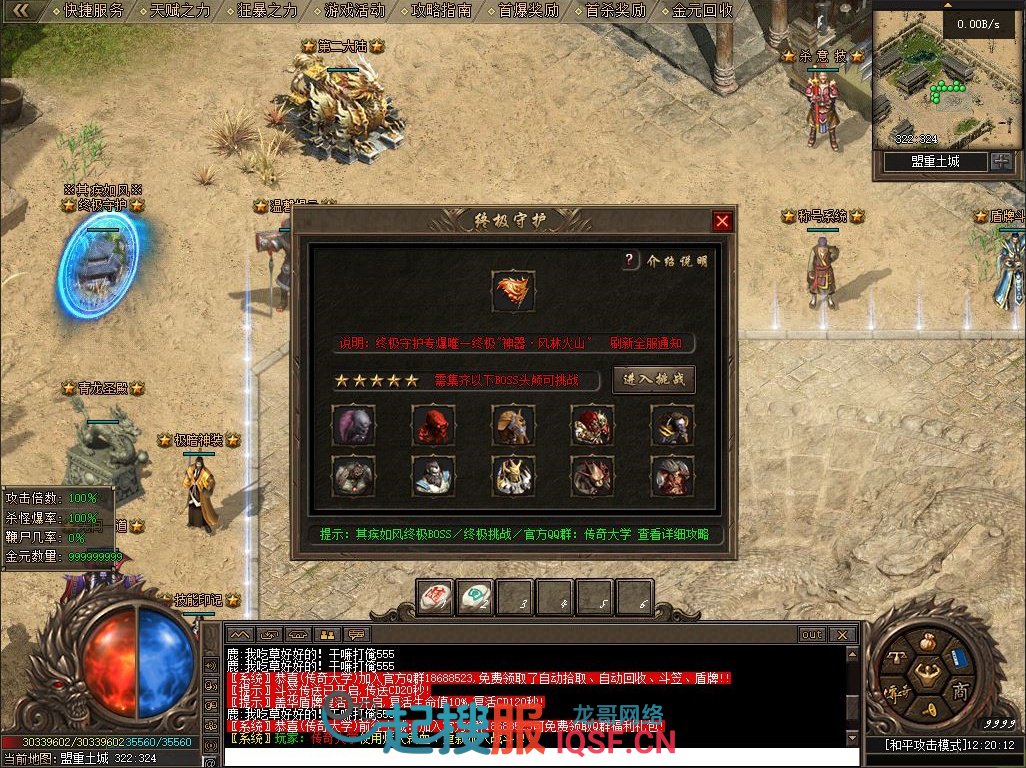Click the chat panel's out button

click(x=812, y=634)
